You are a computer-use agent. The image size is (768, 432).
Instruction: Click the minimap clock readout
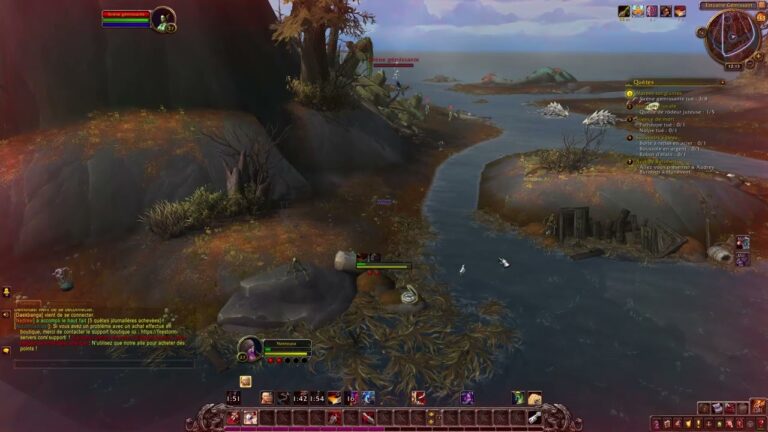[x=732, y=66]
